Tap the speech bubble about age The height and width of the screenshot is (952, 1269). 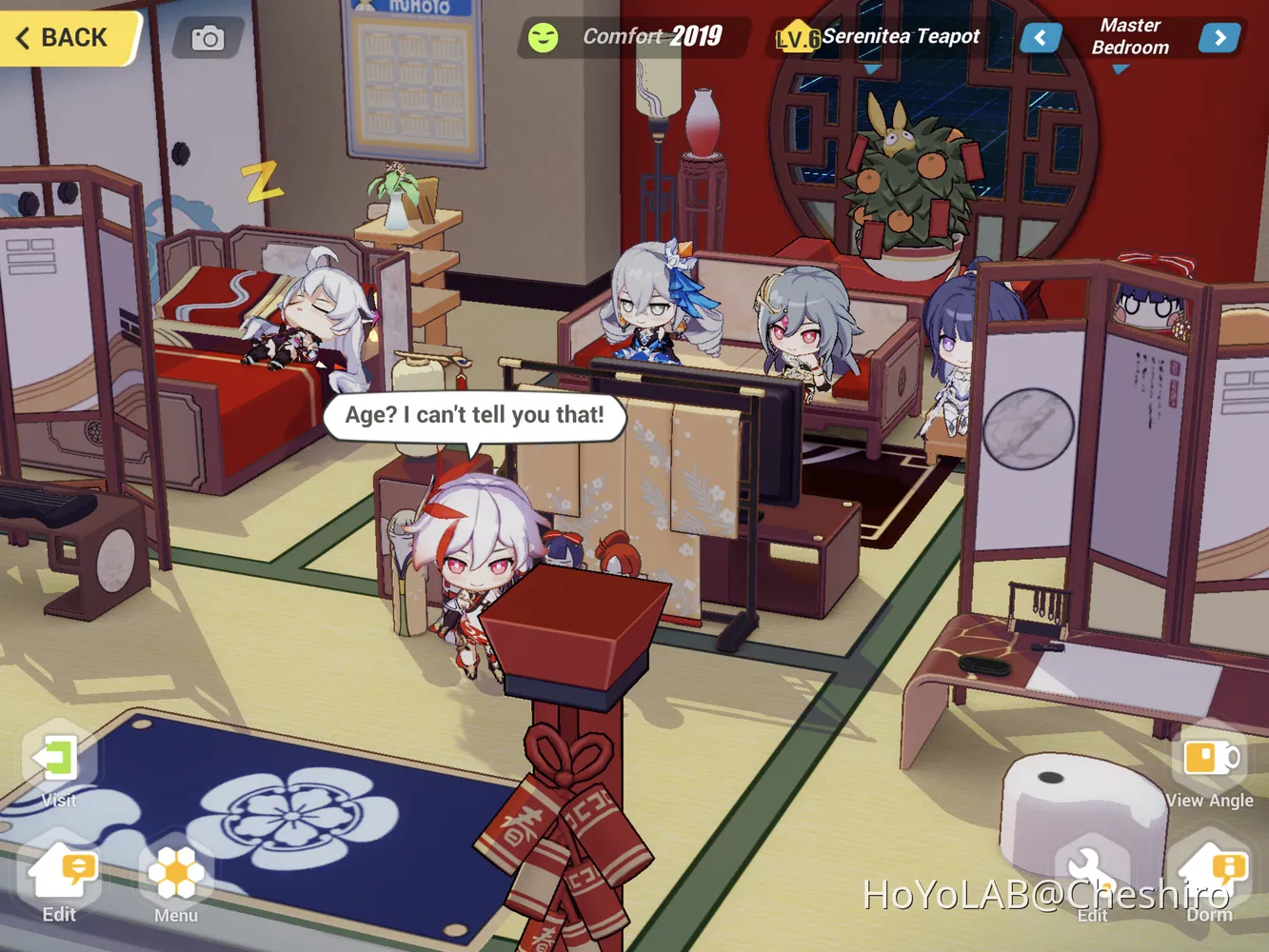[476, 414]
